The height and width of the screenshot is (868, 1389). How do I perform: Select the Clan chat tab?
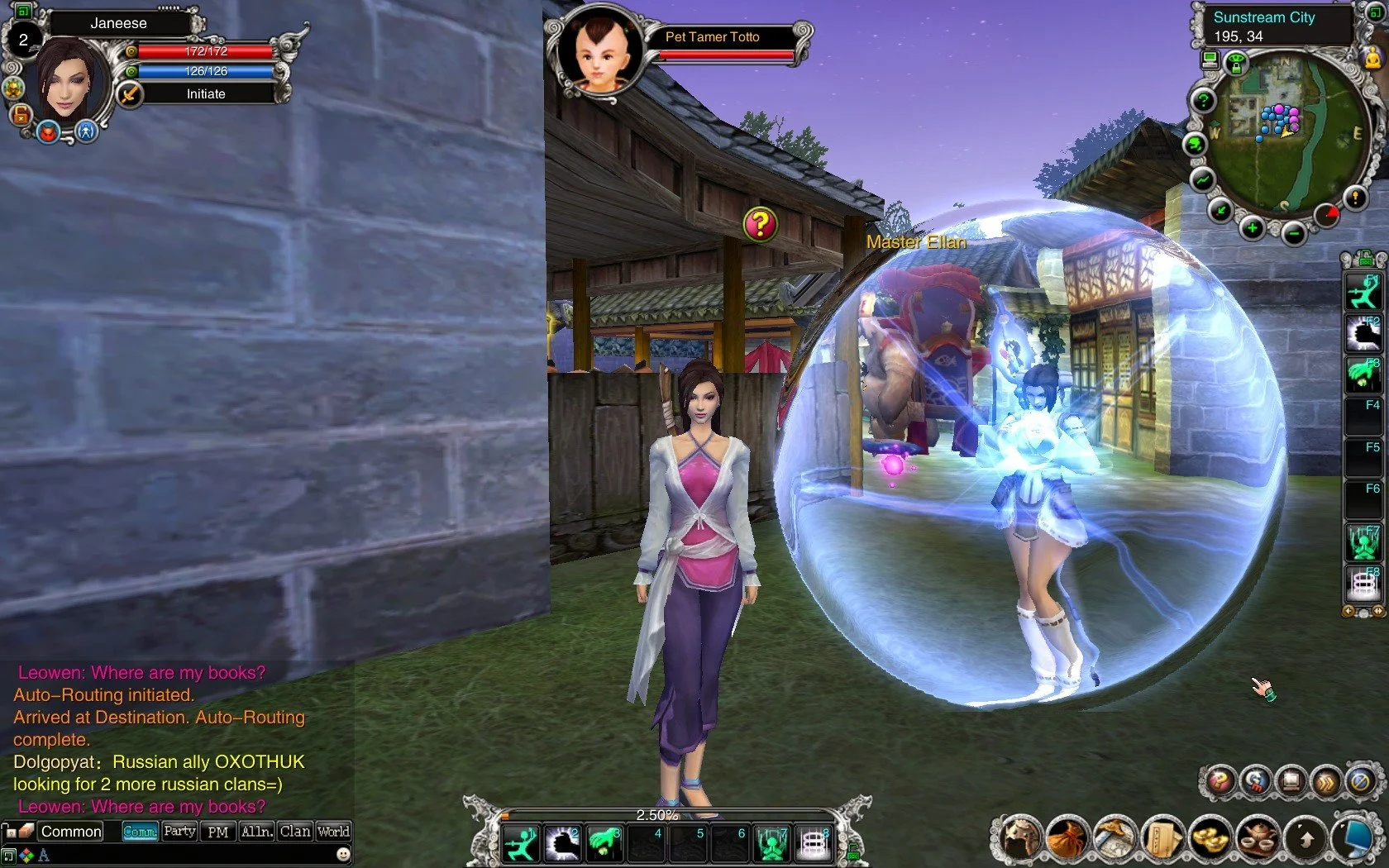[x=295, y=831]
